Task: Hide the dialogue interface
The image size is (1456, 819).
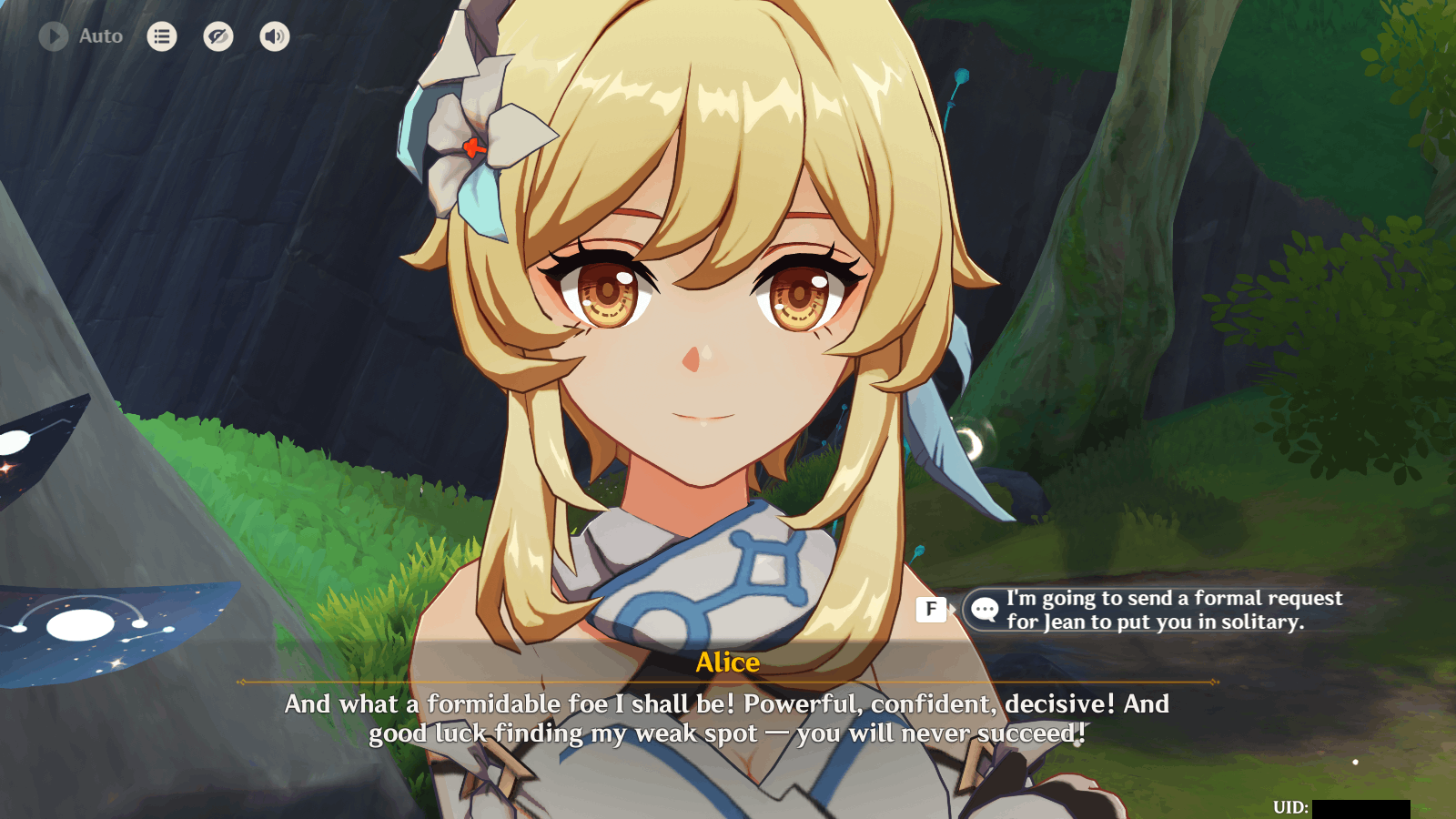Action: [x=218, y=36]
